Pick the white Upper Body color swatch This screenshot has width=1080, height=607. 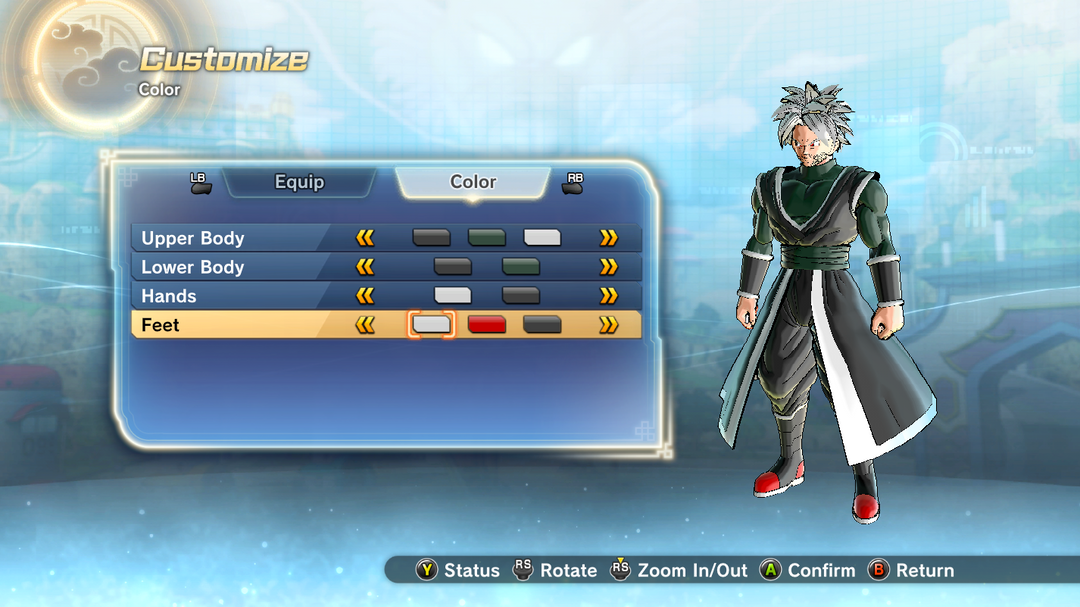(x=542, y=238)
